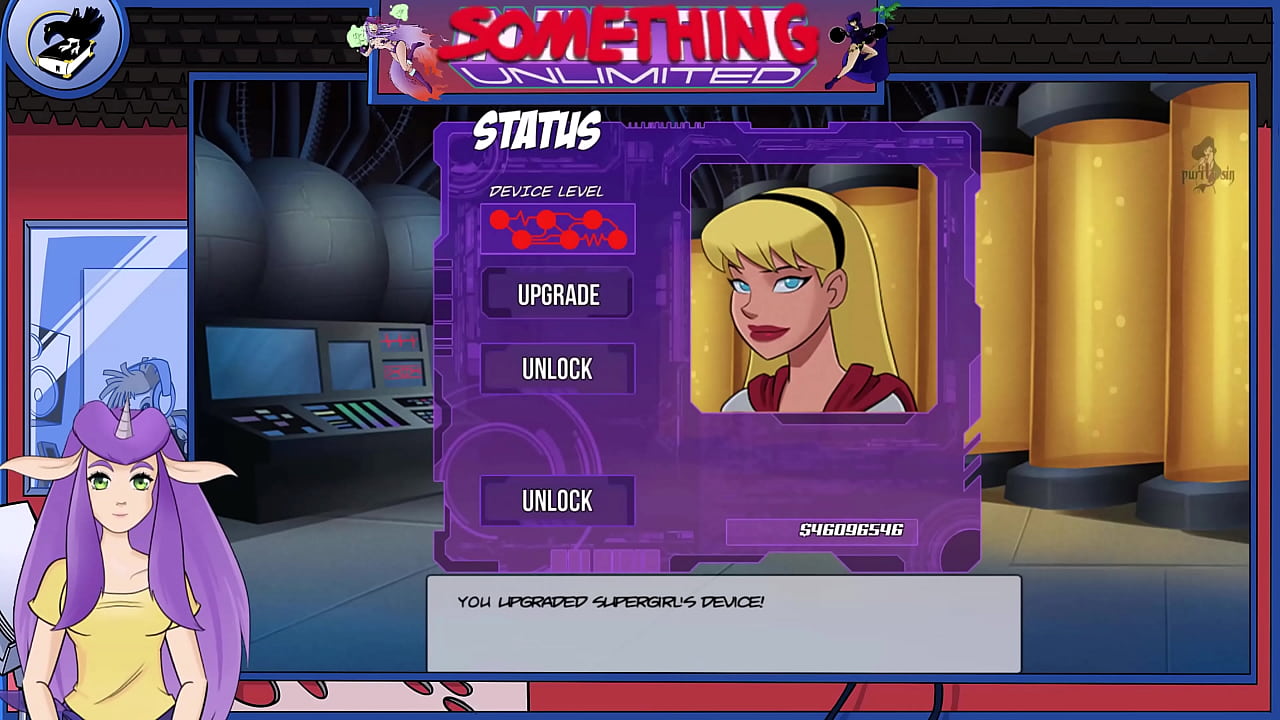Click Supergirl's portrait thumbnail
The image size is (1280, 720).
812,290
